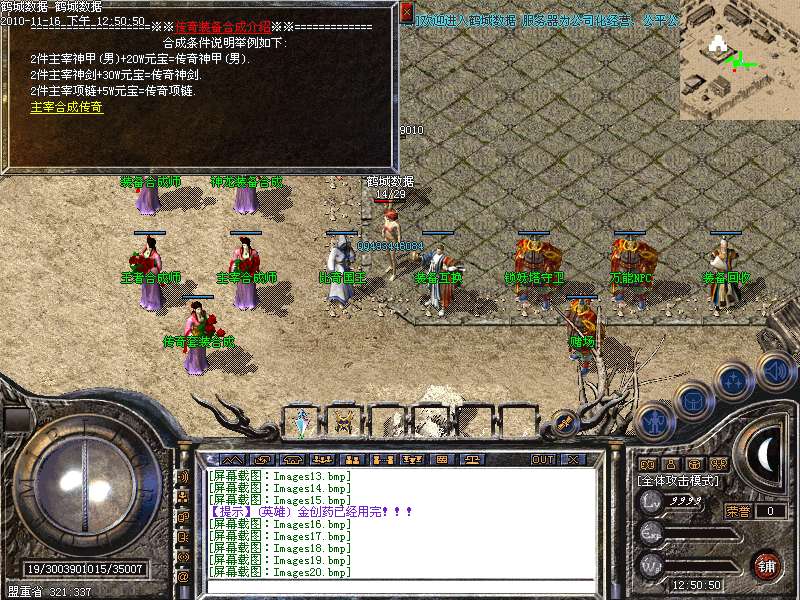
Task: Open the minimap in the corner
Action: click(x=739, y=58)
